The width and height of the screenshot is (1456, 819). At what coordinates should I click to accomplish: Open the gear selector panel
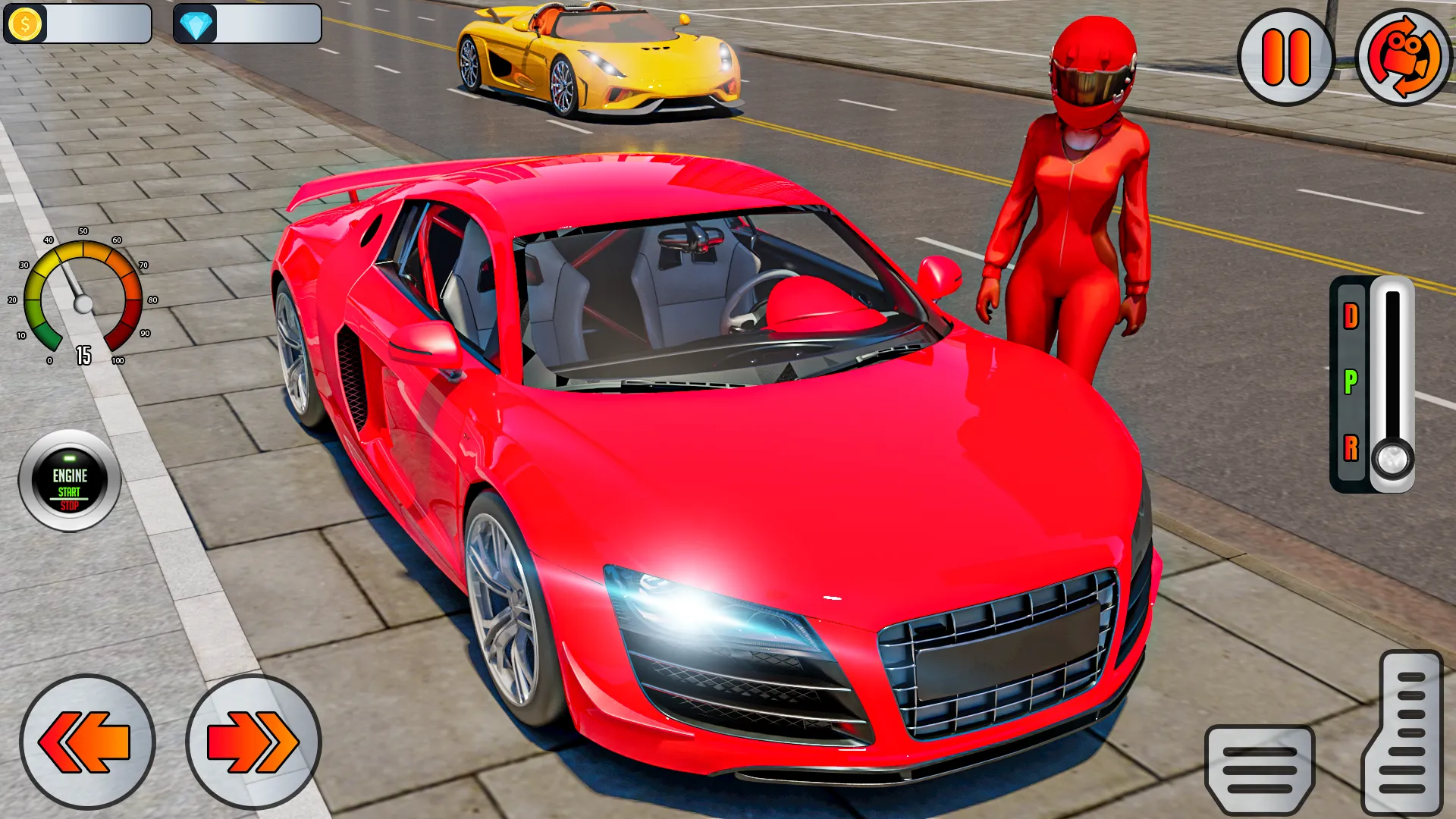(1373, 383)
